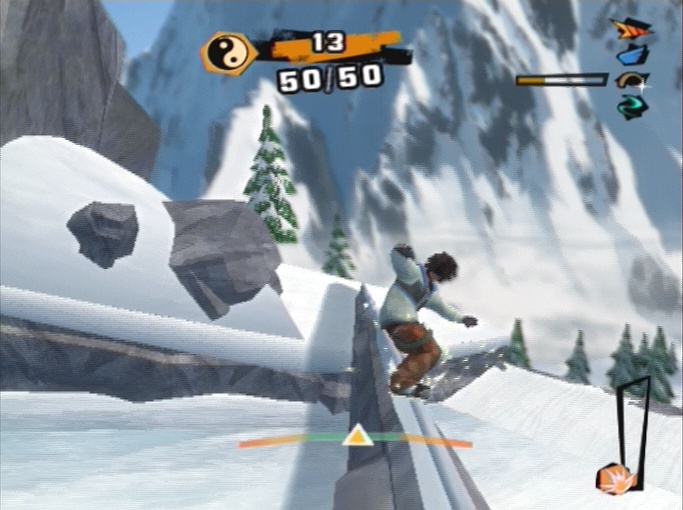Image resolution: width=683 pixels, height=510 pixels.
Task: Select the green swirl icon
Action: (x=631, y=106)
